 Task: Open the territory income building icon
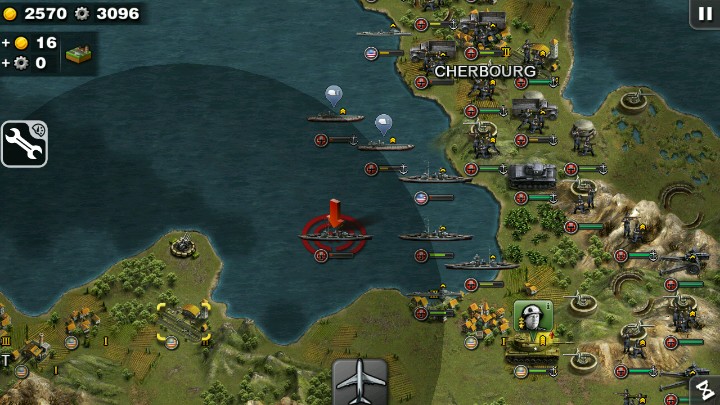point(79,53)
